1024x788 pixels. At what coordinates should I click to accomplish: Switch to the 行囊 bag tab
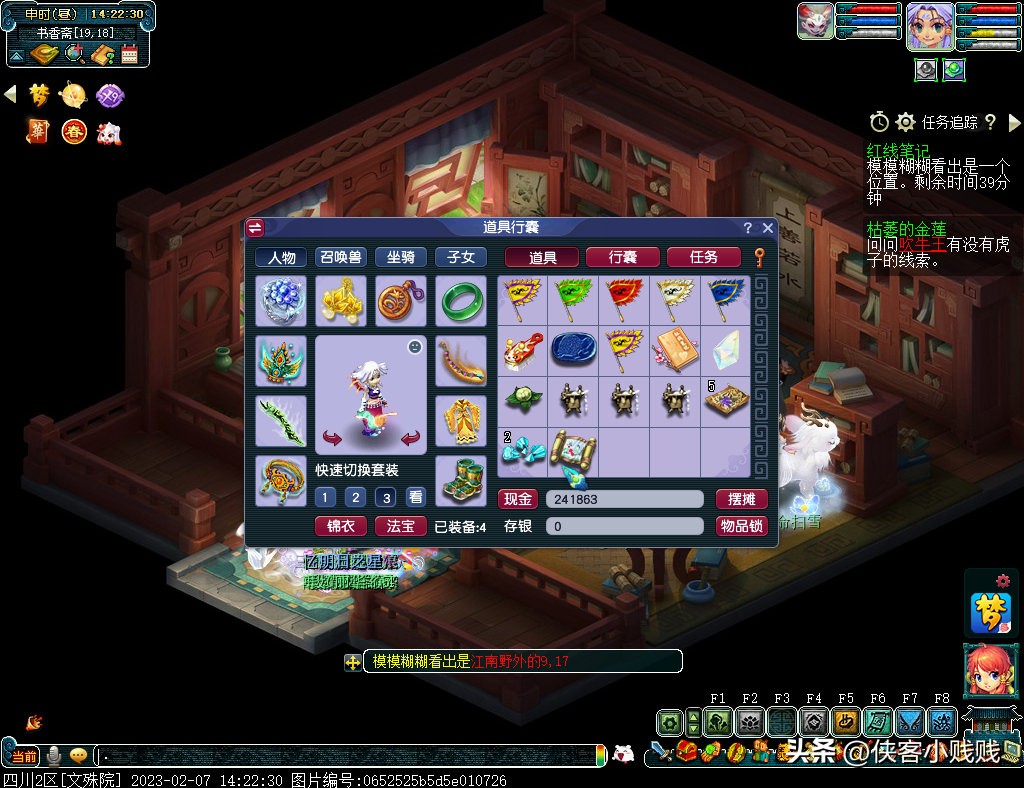[x=622, y=257]
